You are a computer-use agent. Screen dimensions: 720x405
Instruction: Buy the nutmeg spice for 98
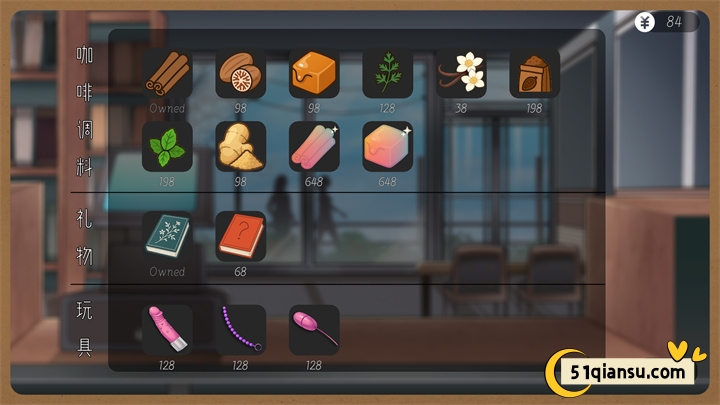pos(240,73)
